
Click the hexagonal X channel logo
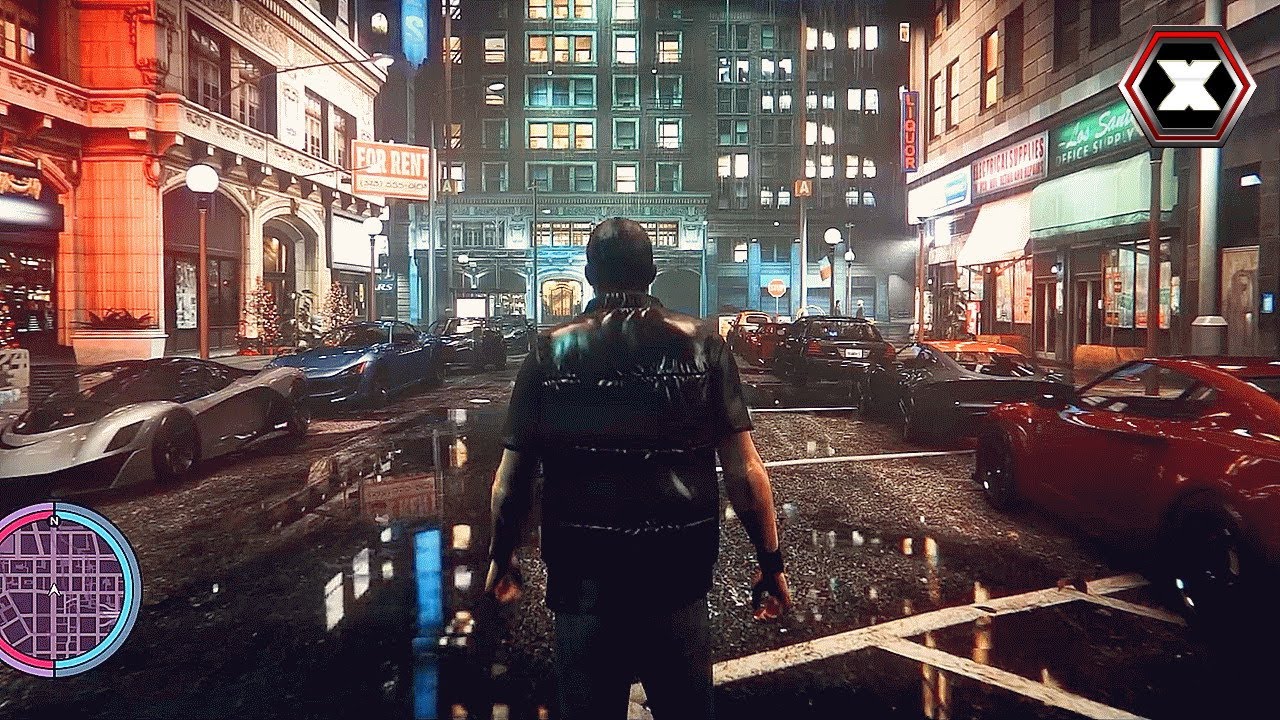(x=1187, y=86)
